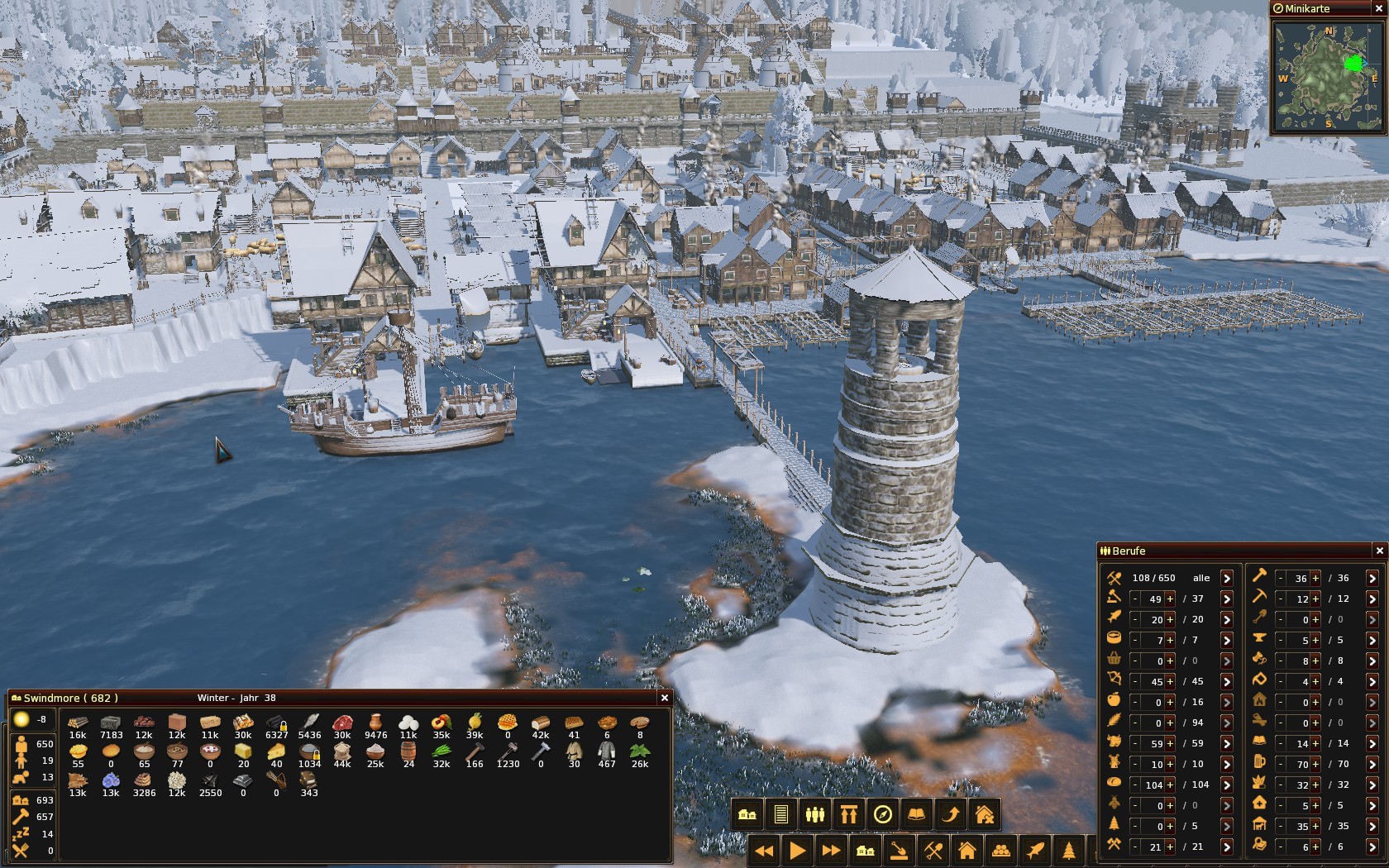Open the house-with-X remove building tool
1389x868 pixels.
click(985, 815)
